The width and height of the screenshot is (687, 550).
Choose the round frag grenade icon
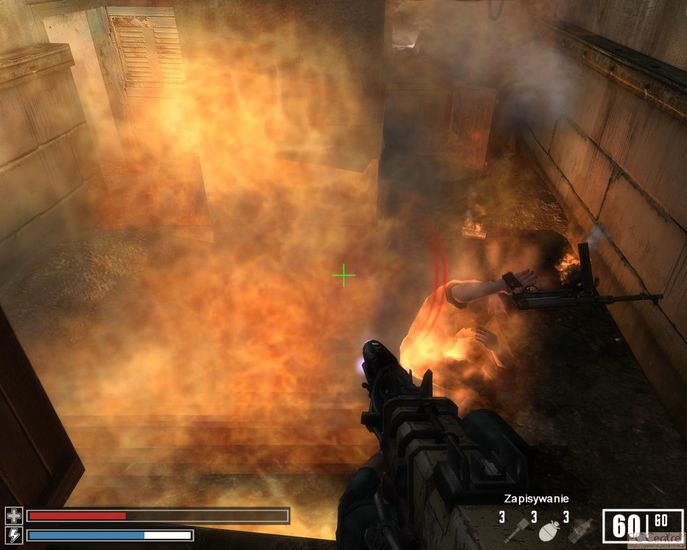pyautogui.click(x=547, y=532)
